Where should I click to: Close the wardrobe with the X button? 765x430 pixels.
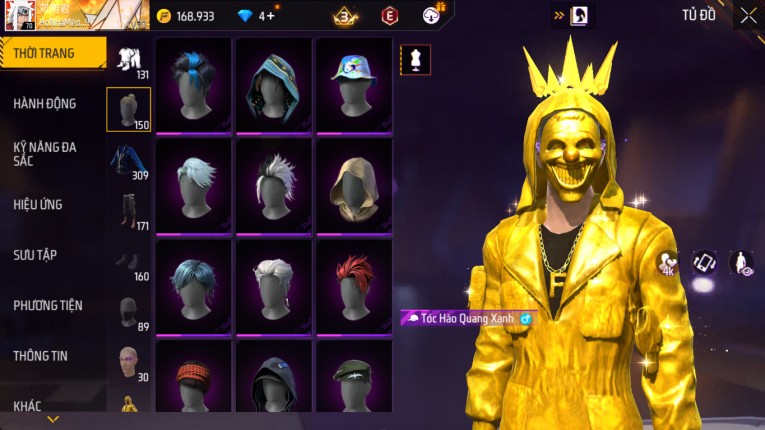click(x=748, y=15)
